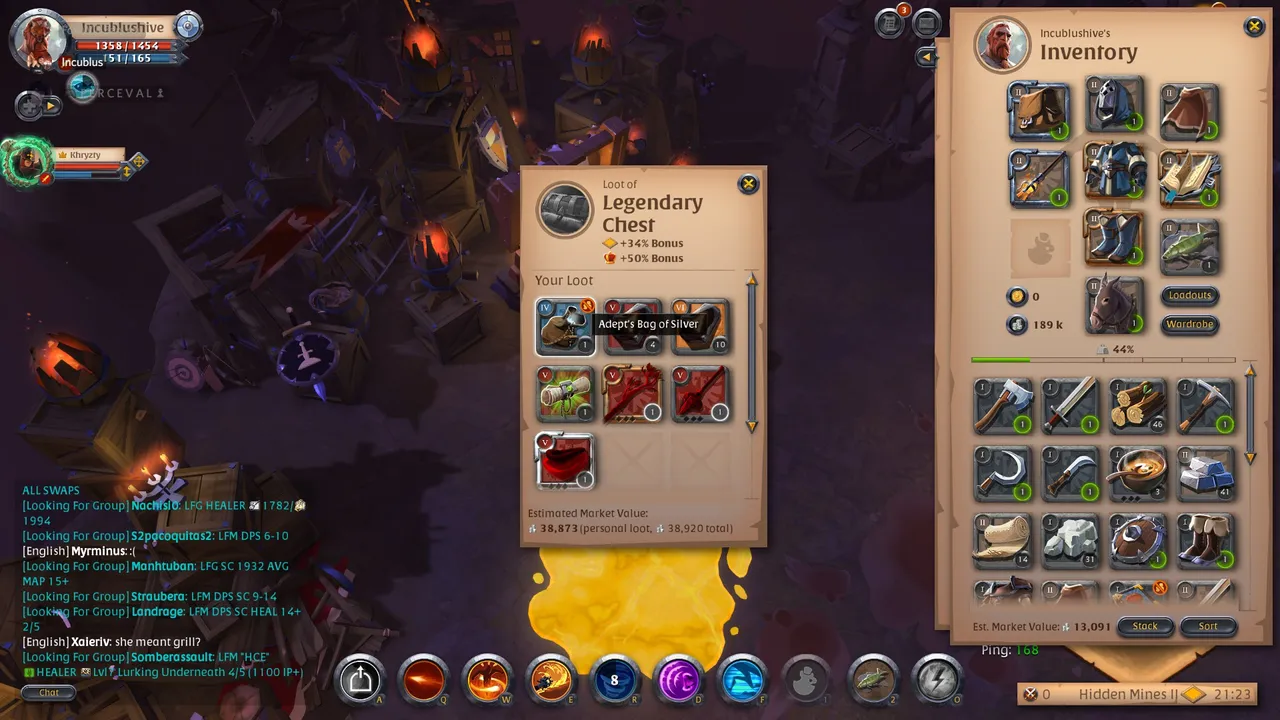Image resolution: width=1280 pixels, height=720 pixels.
Task: Close the Legendary Chest loot window
Action: coord(747,184)
